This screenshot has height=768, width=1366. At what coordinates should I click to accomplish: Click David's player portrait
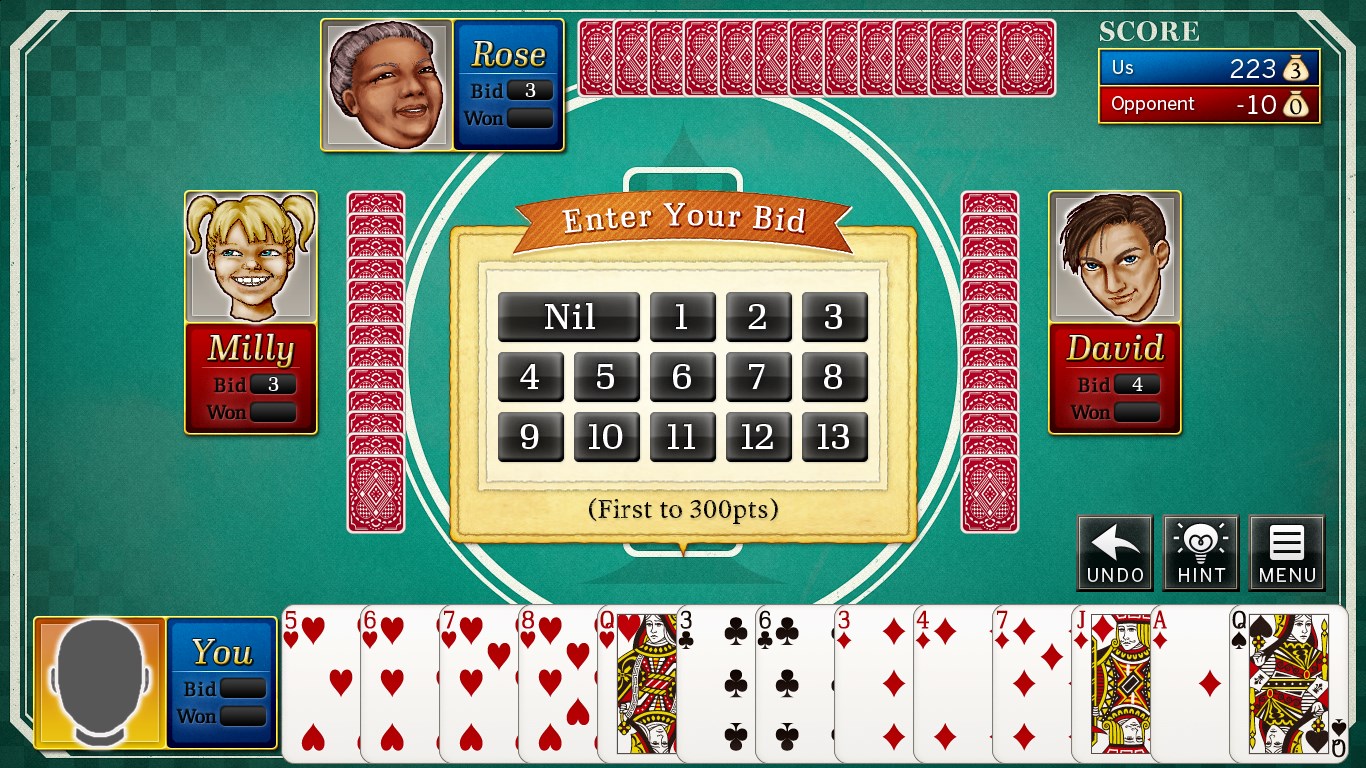1115,257
